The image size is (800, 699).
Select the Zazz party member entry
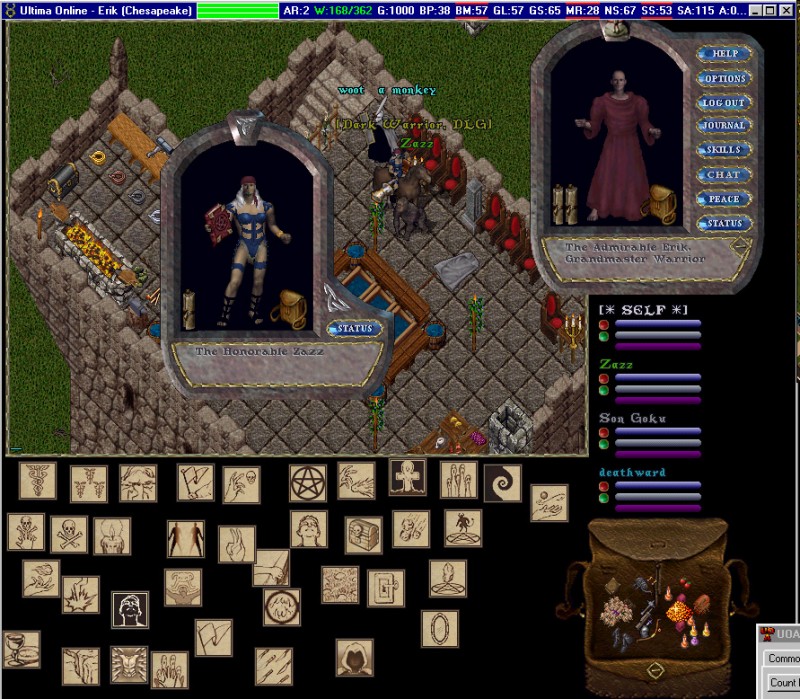(617, 365)
